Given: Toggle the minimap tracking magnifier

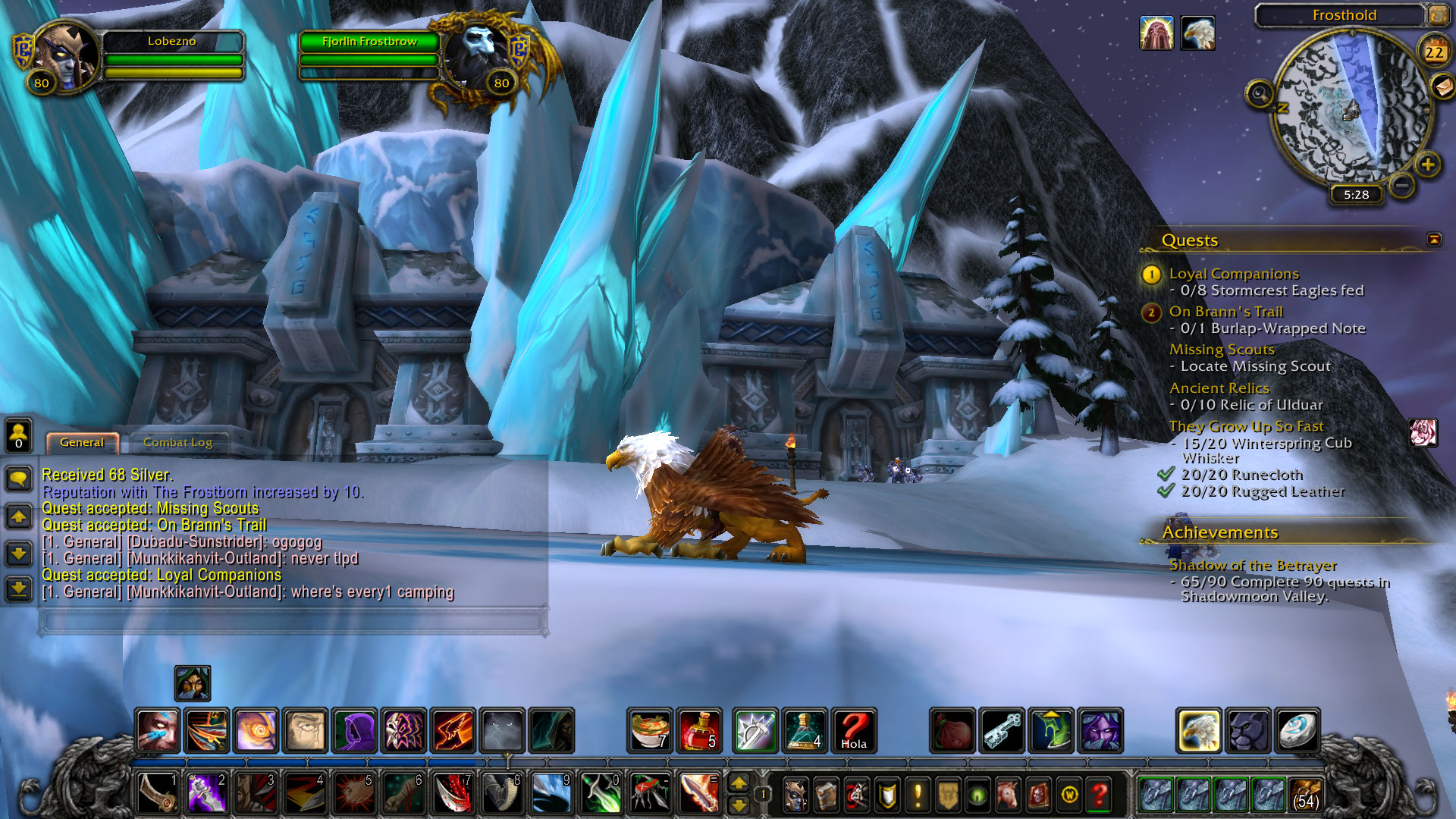Looking at the screenshot, I should point(1260,94).
